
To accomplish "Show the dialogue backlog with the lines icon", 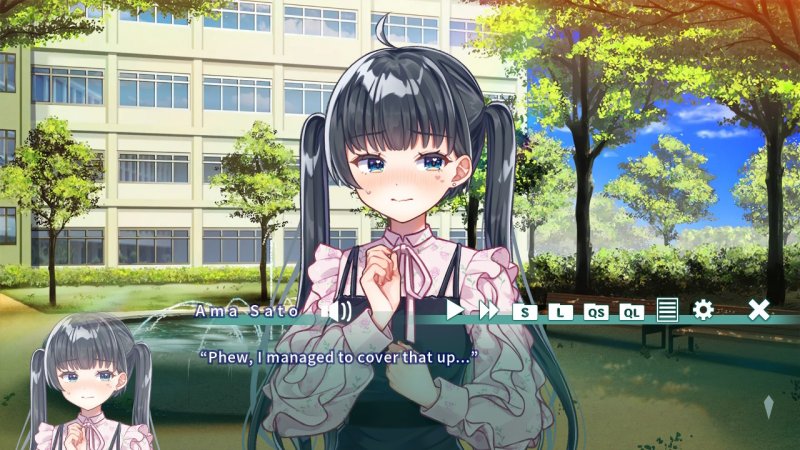I will coord(667,310).
